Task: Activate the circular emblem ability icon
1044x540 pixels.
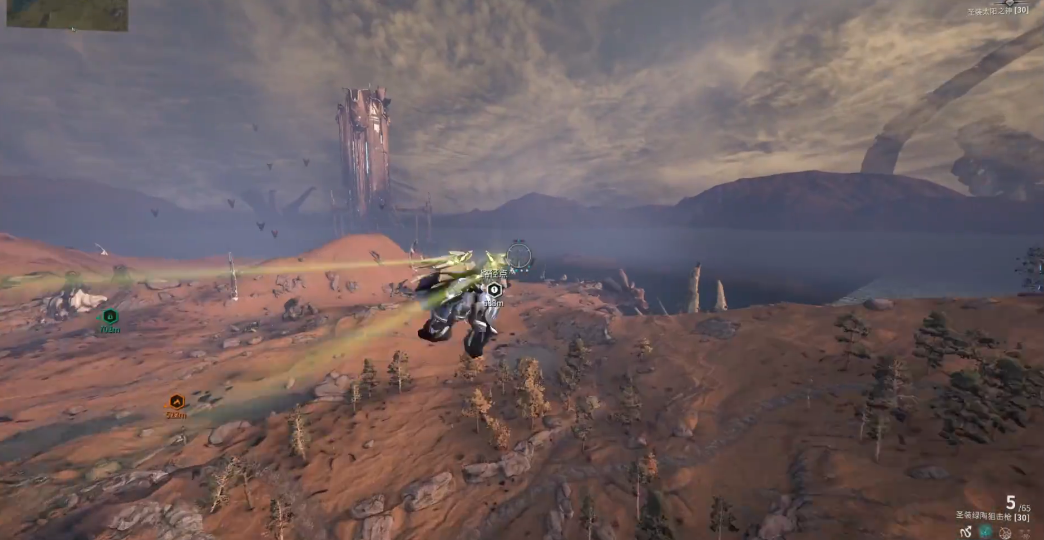Action: tap(1005, 532)
